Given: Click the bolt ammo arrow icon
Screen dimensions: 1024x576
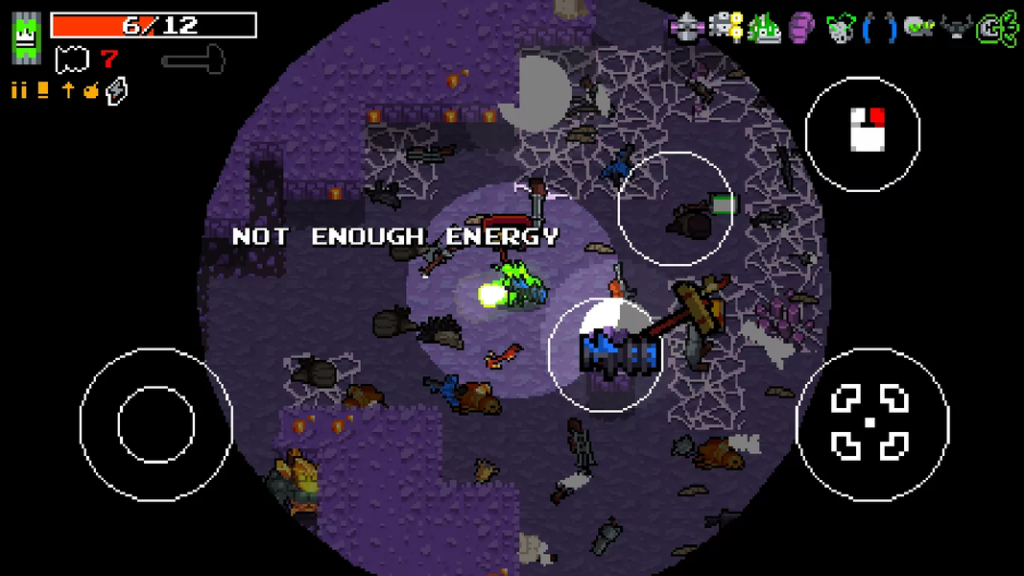Looking at the screenshot, I should point(68,90).
